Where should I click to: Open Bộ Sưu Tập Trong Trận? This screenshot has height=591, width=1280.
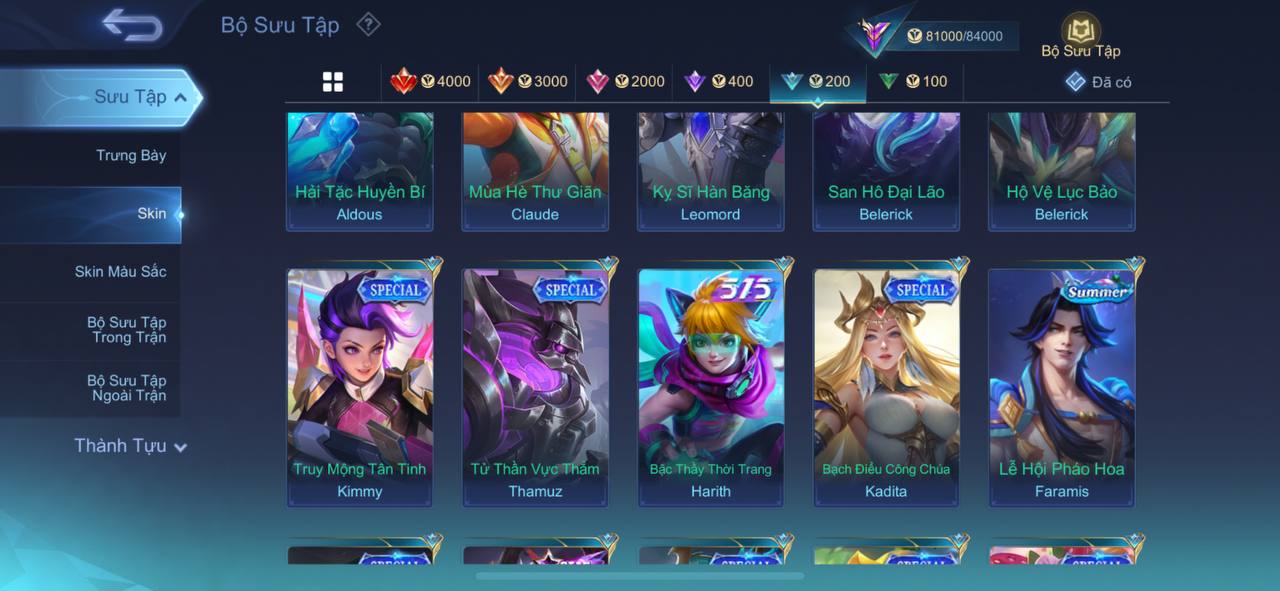coord(126,330)
